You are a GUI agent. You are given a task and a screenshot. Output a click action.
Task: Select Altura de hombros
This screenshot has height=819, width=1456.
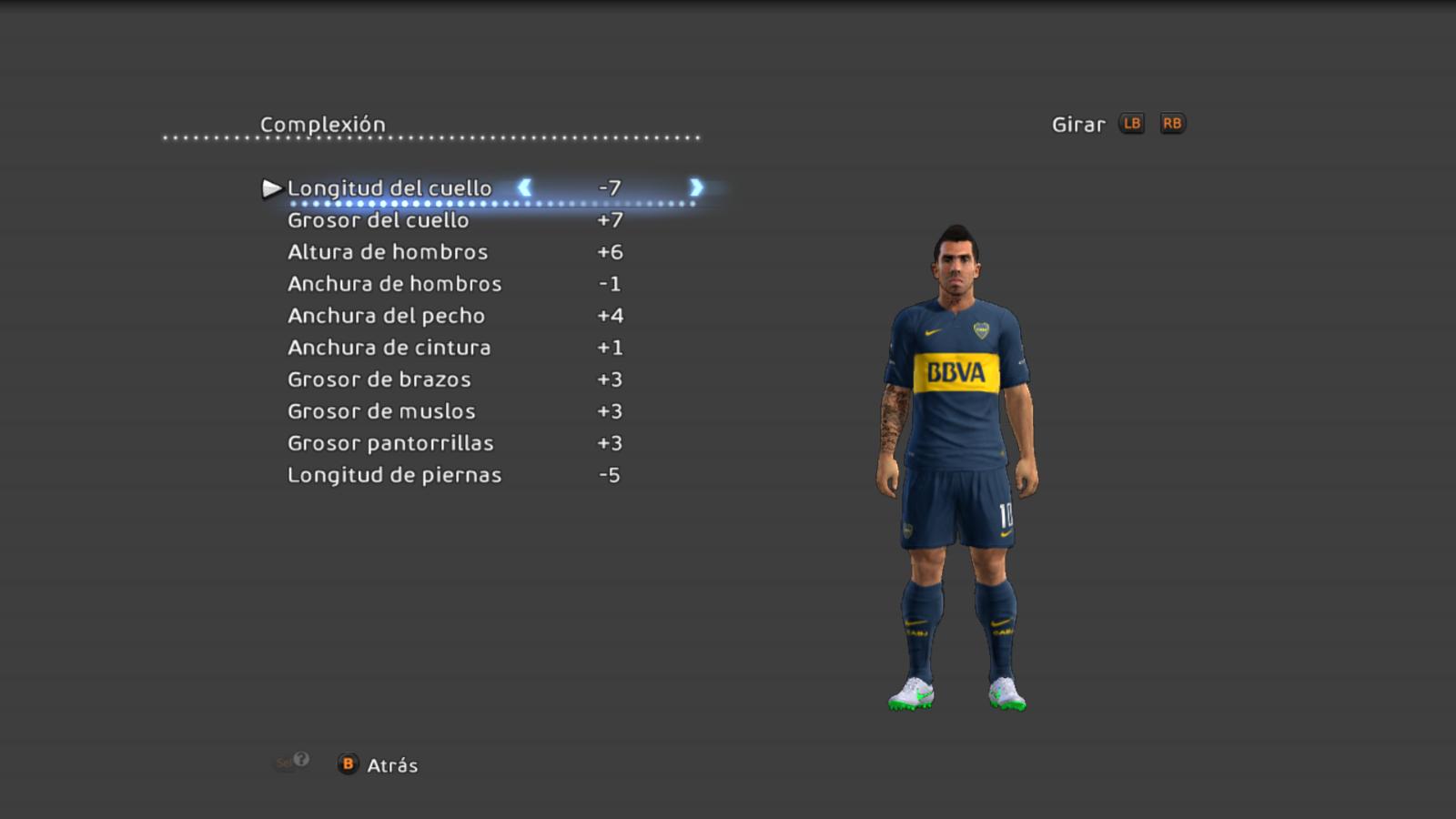(x=388, y=252)
